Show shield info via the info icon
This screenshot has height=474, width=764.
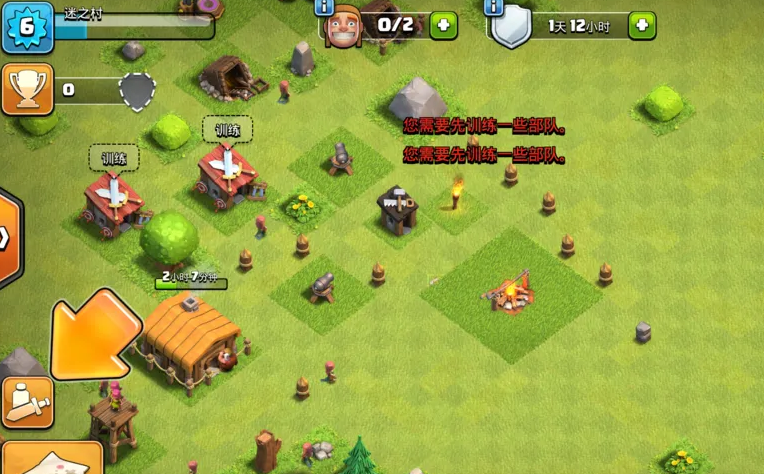[x=494, y=8]
